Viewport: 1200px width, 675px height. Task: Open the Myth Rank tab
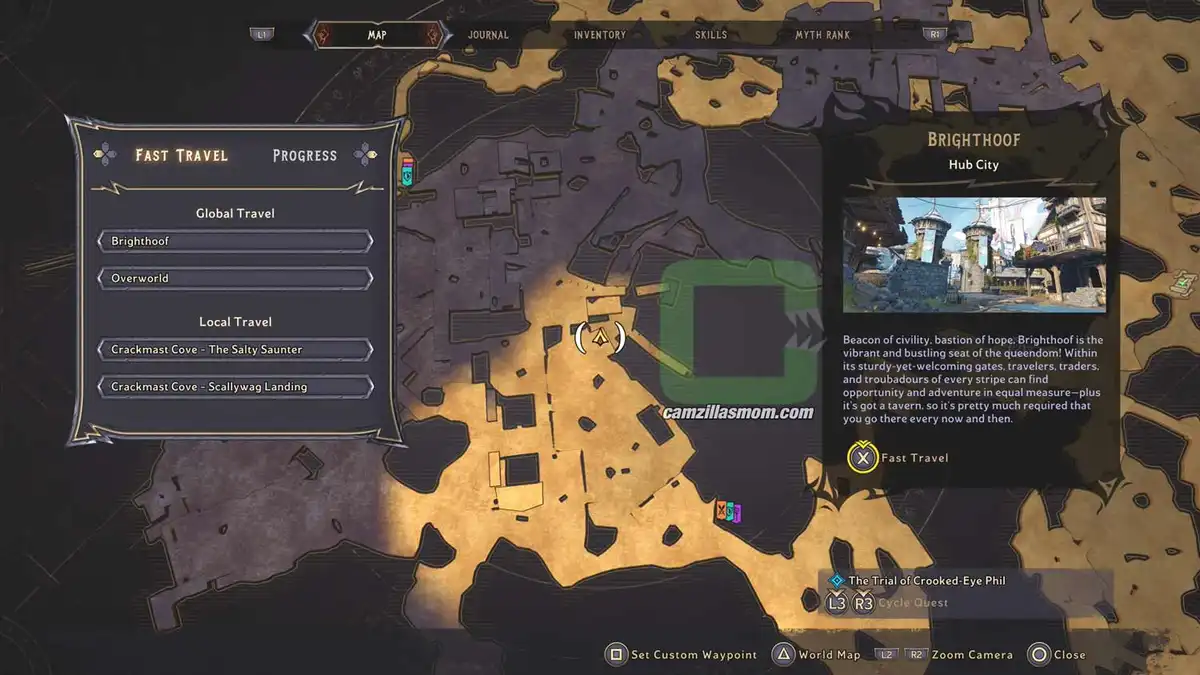[x=822, y=35]
